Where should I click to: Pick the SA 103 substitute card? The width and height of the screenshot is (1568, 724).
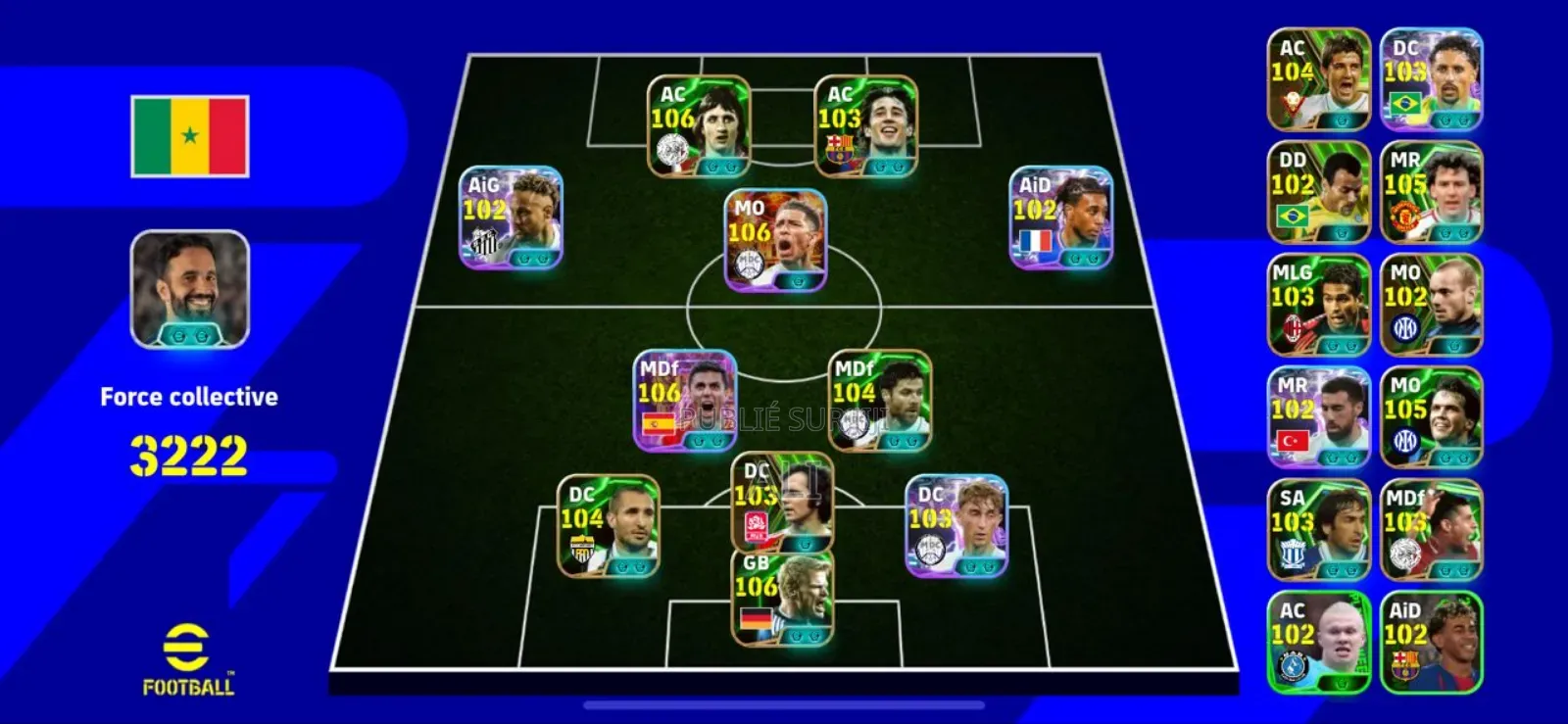click(x=1318, y=530)
